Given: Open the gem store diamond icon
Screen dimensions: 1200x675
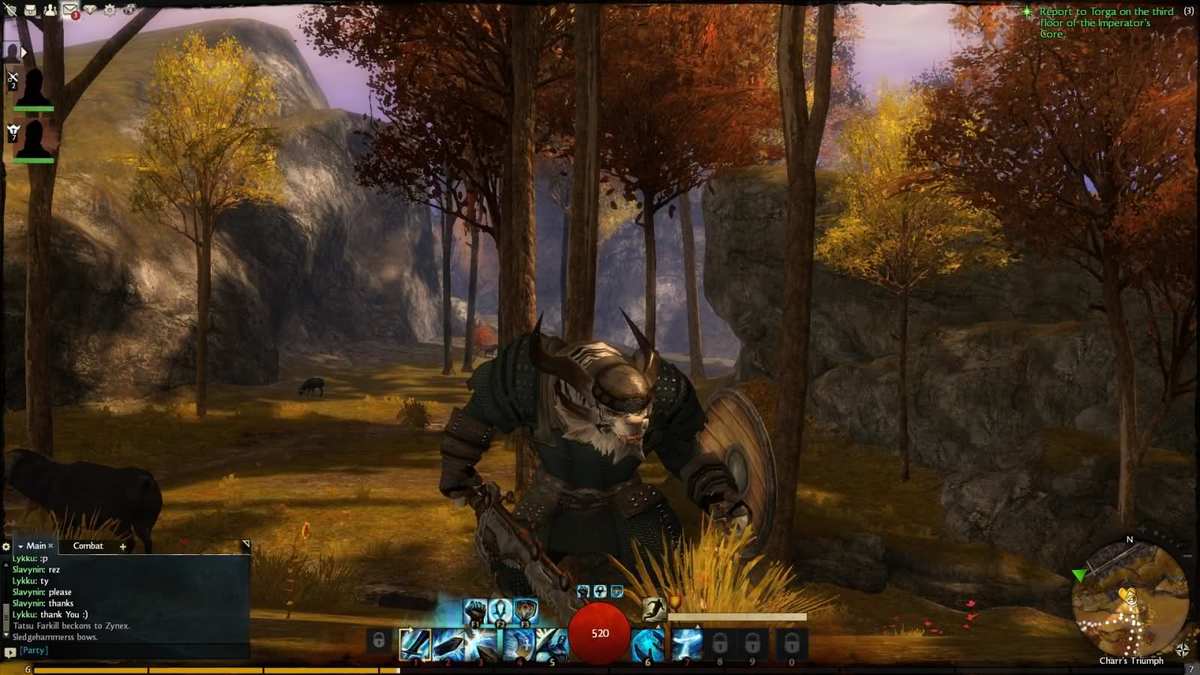Looking at the screenshot, I should click(x=90, y=10).
